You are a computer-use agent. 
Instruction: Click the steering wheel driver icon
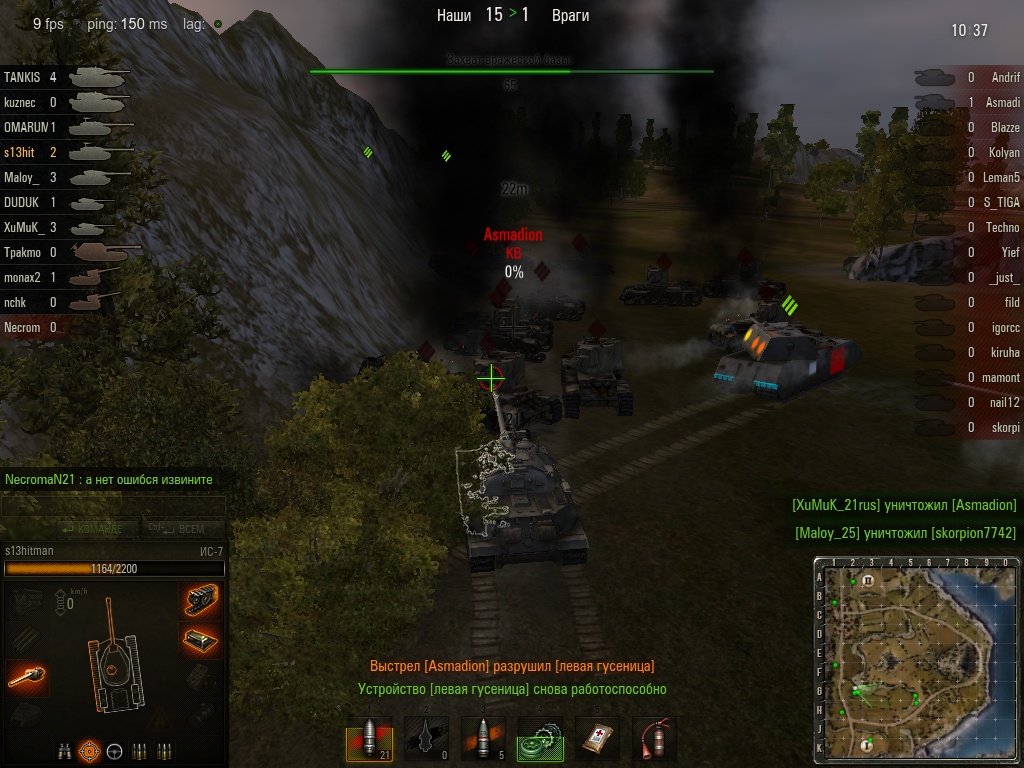point(114,750)
